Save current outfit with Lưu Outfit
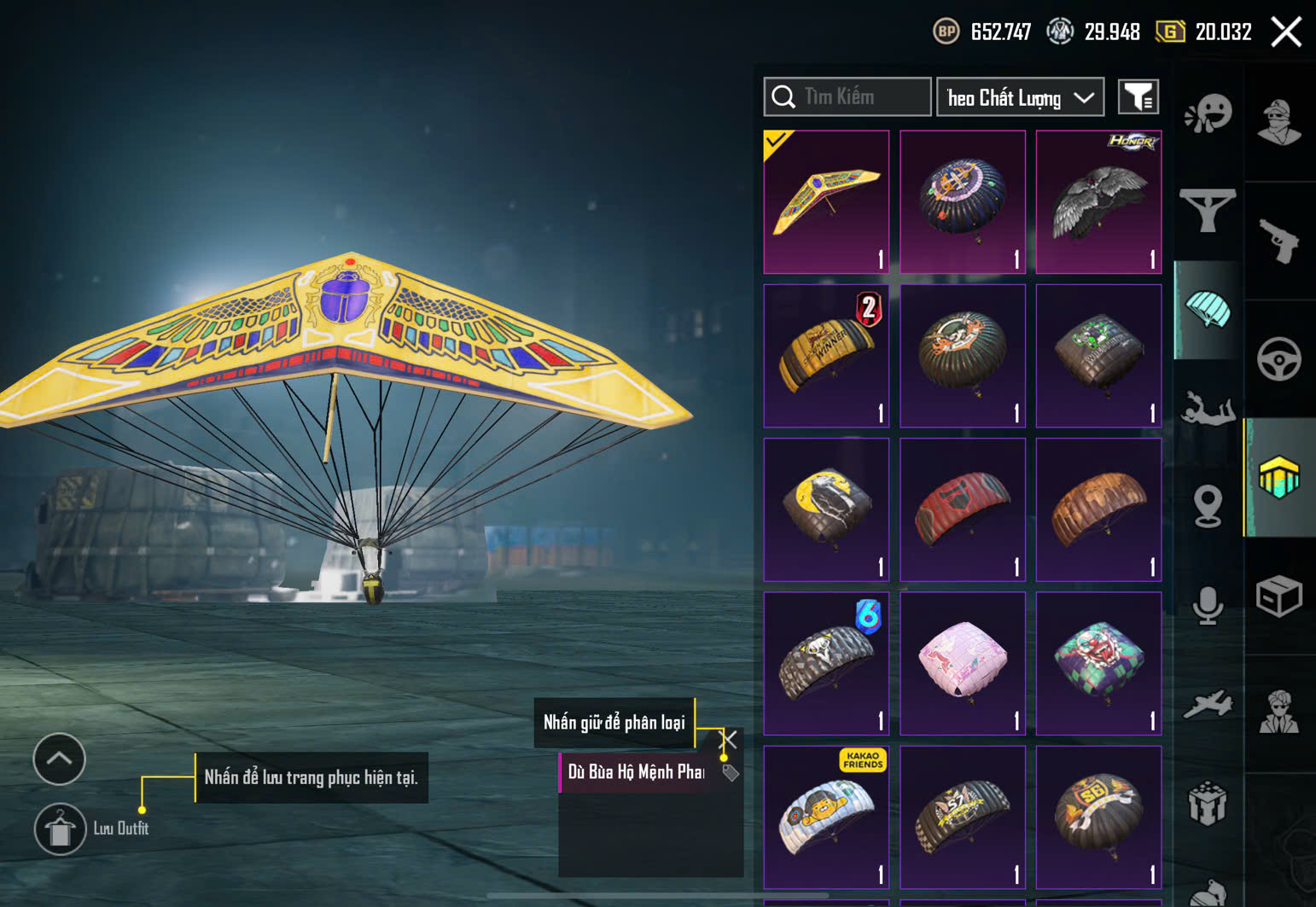Screen dimensions: 1316x907 pyautogui.click(x=60, y=829)
